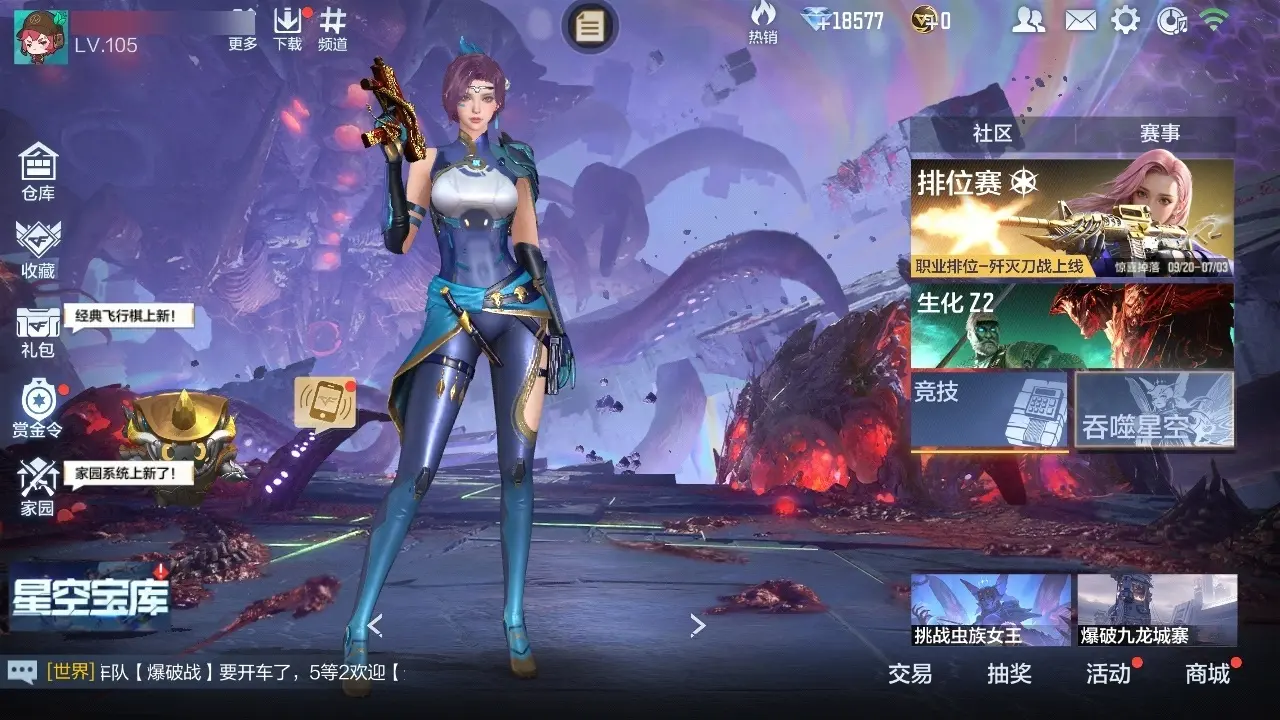Open the 赏金令 bounty pass

coord(38,408)
